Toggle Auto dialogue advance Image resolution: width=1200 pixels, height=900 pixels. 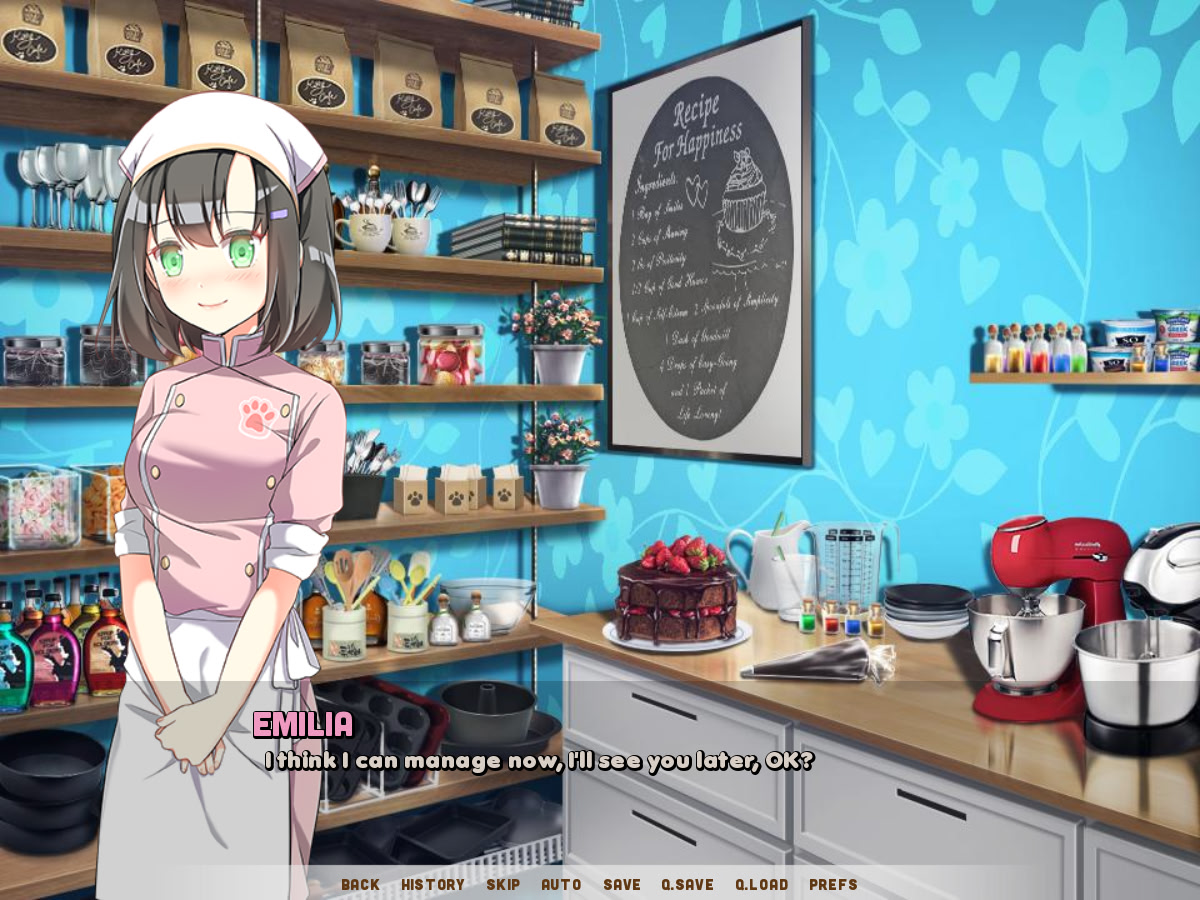coord(561,884)
